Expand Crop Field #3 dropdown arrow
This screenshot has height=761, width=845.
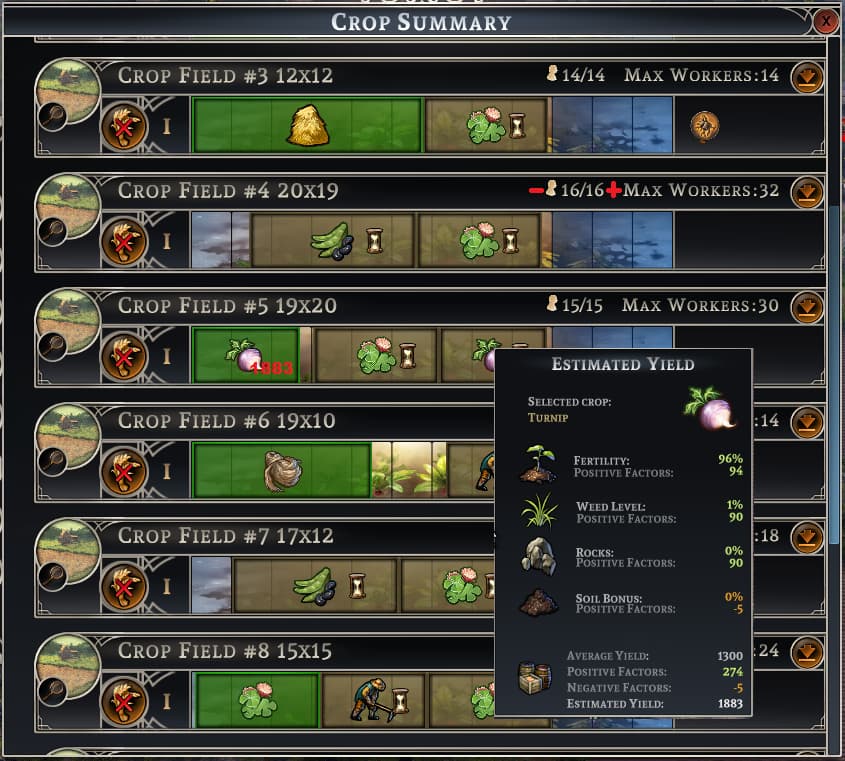point(807,77)
